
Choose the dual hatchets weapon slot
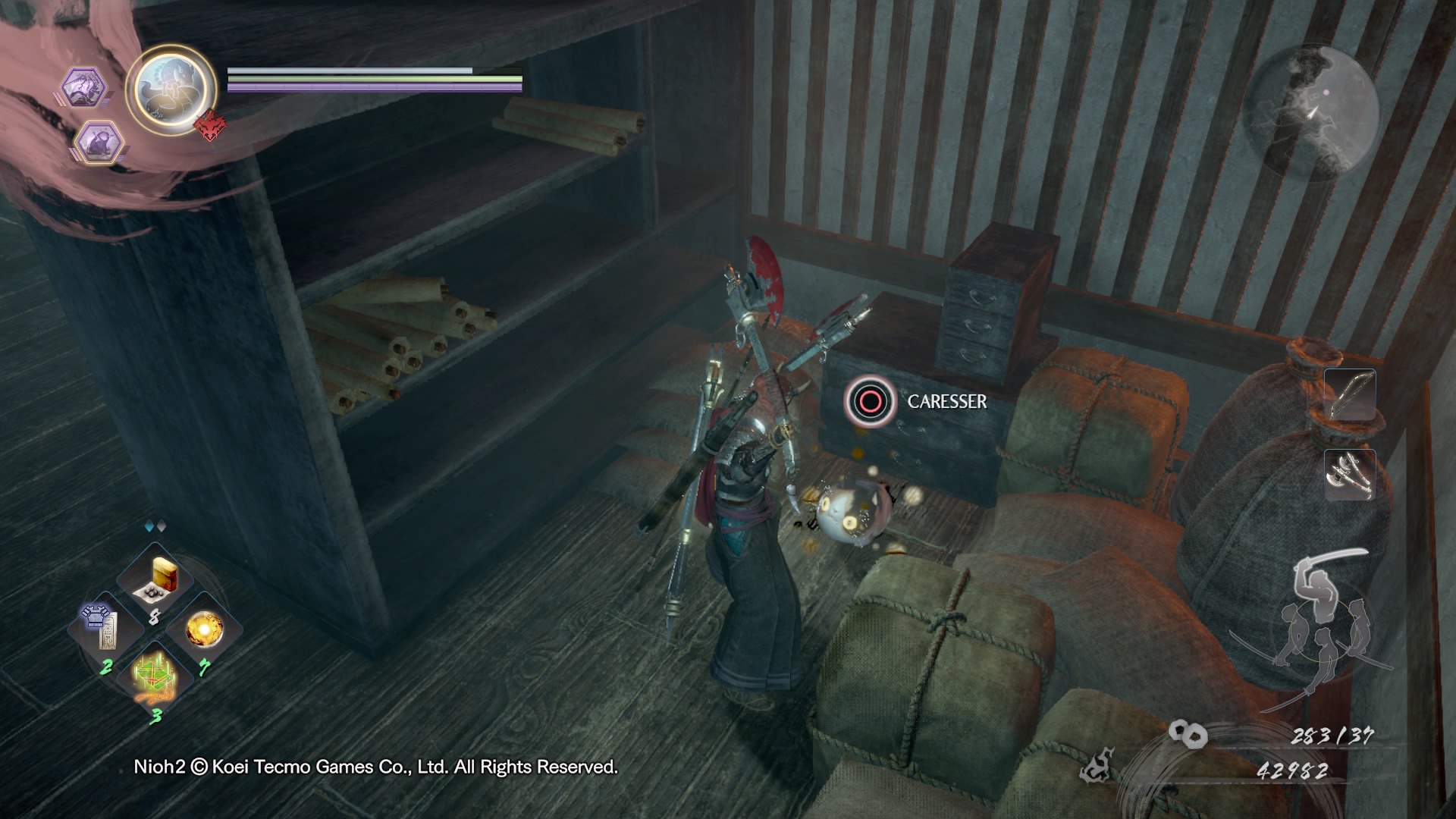point(1350,475)
